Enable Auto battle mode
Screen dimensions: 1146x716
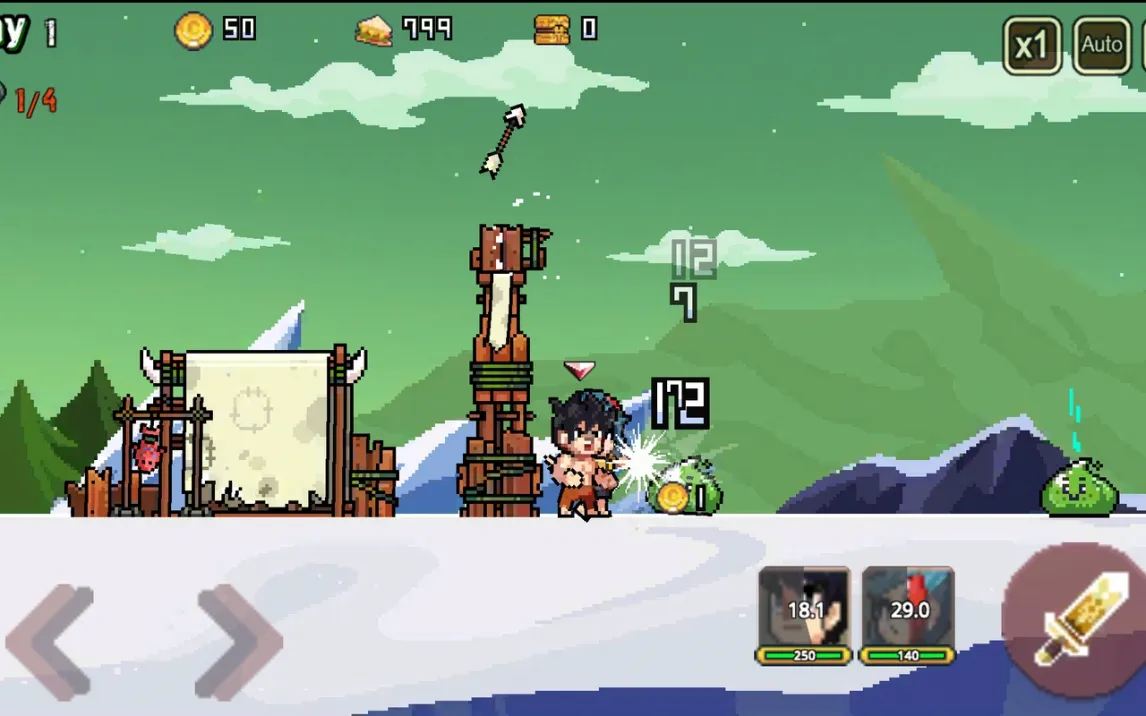[1101, 45]
